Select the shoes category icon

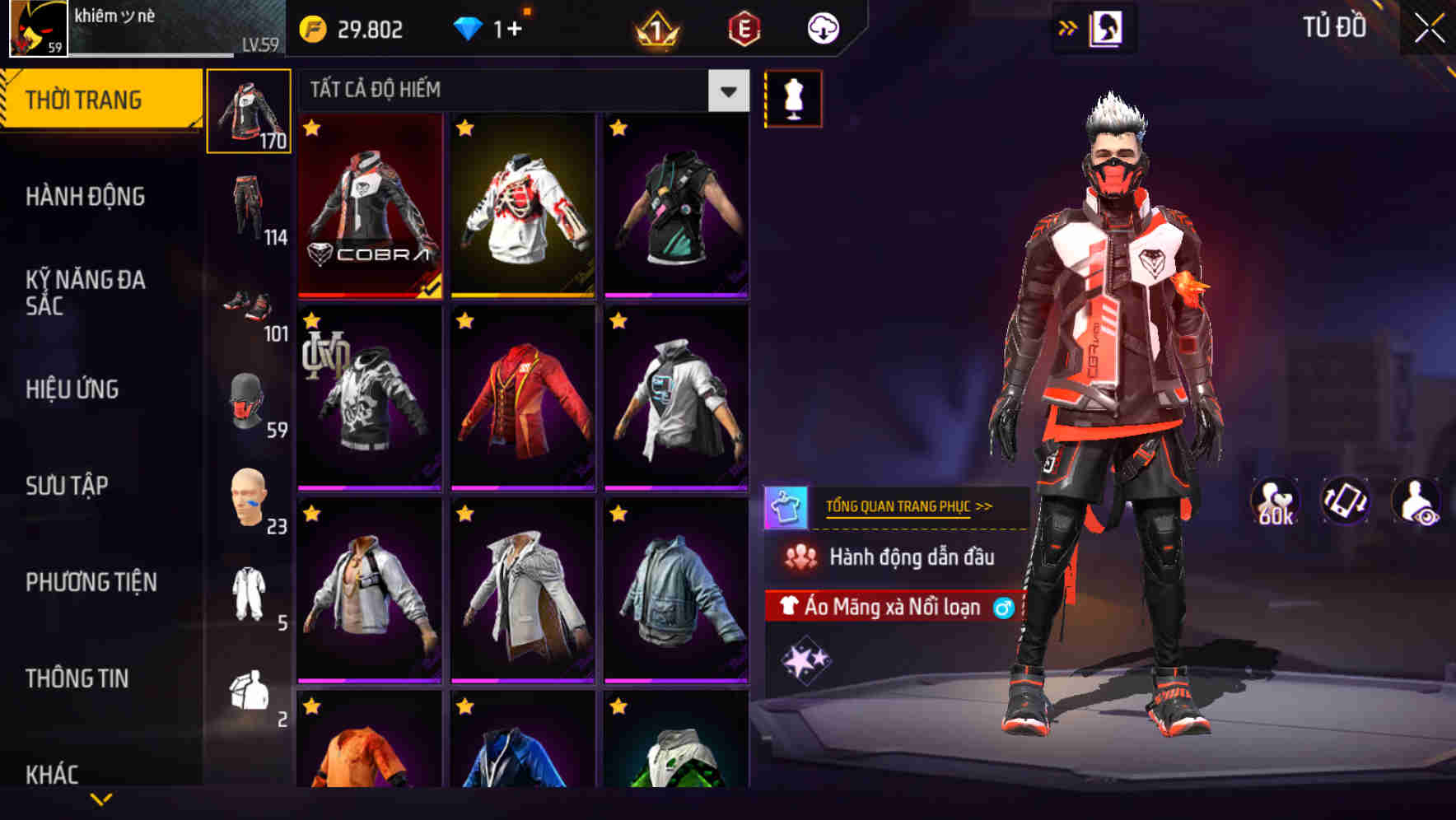250,305
